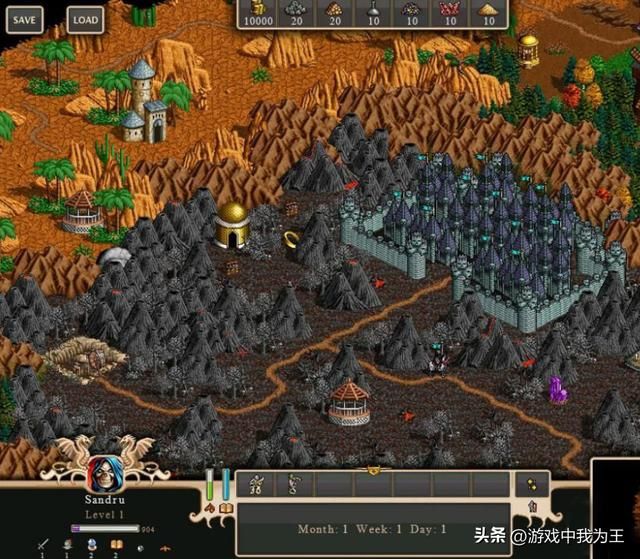Click the SAVE button
The width and height of the screenshot is (640, 559).
click(x=25, y=19)
